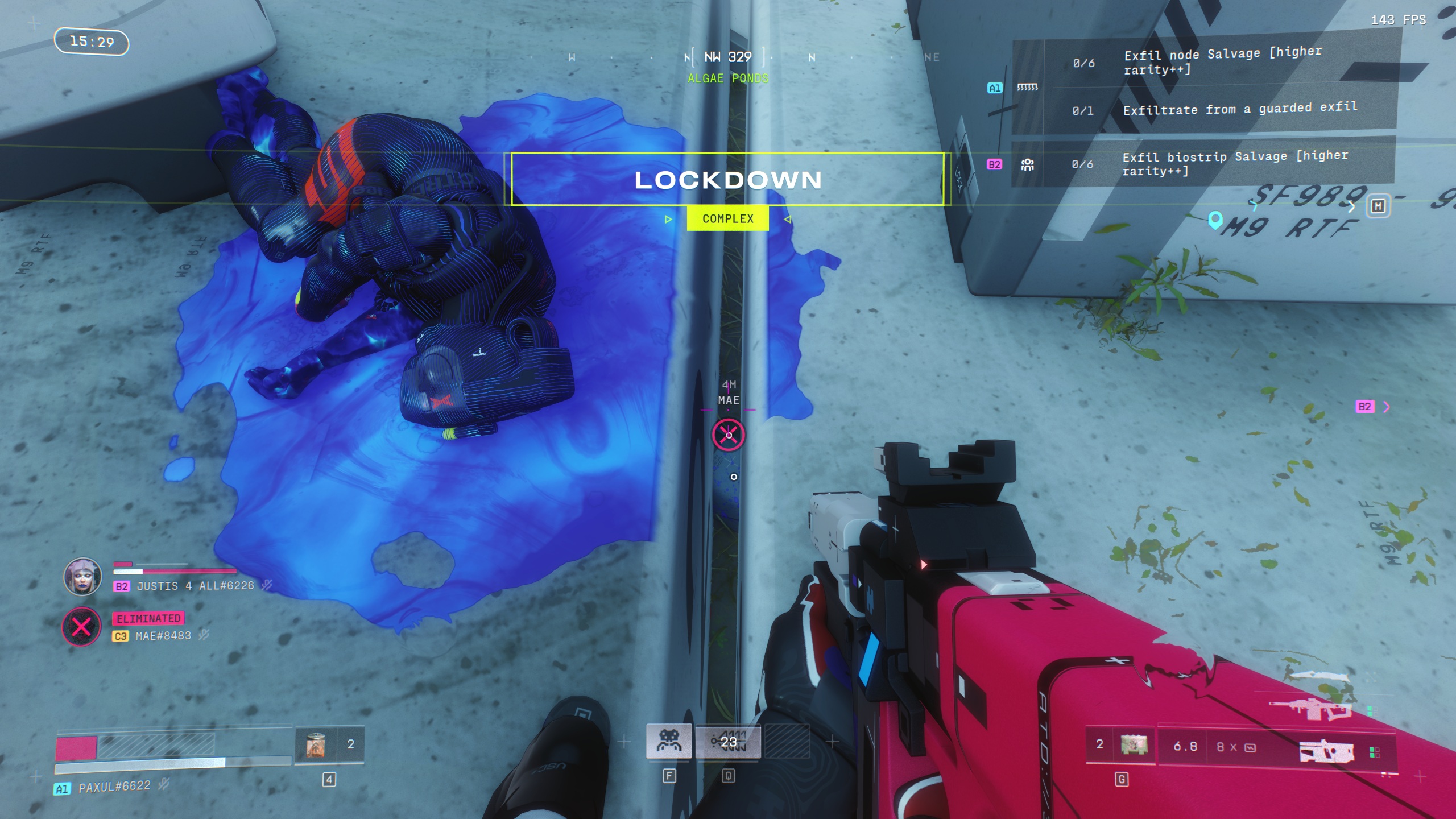The image size is (1456, 819).
Task: Click the NW 329 compass heading
Action: [727, 57]
